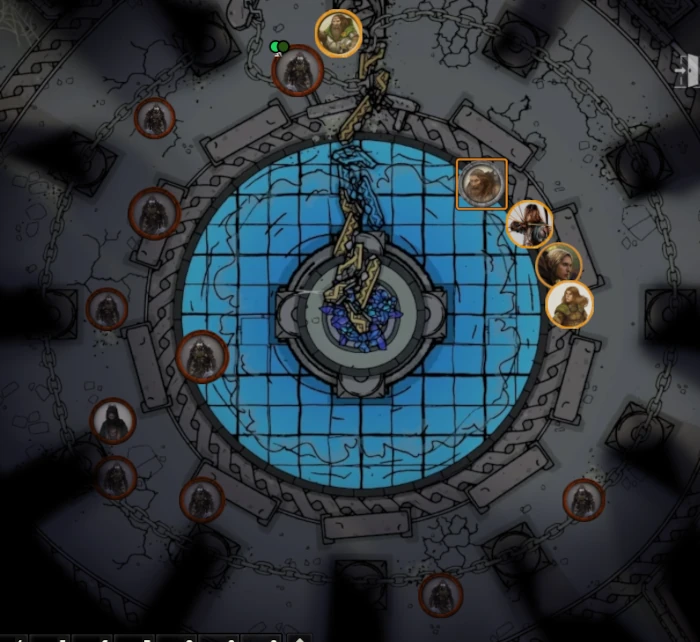Select the enemy token with green status dots
This screenshot has height=642, width=700.
coord(297,70)
